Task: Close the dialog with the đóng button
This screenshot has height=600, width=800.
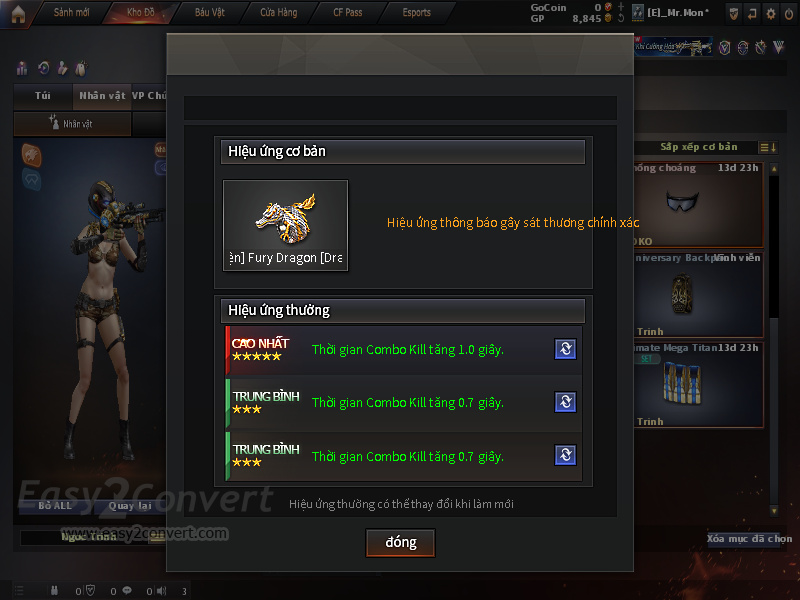Action: click(401, 542)
